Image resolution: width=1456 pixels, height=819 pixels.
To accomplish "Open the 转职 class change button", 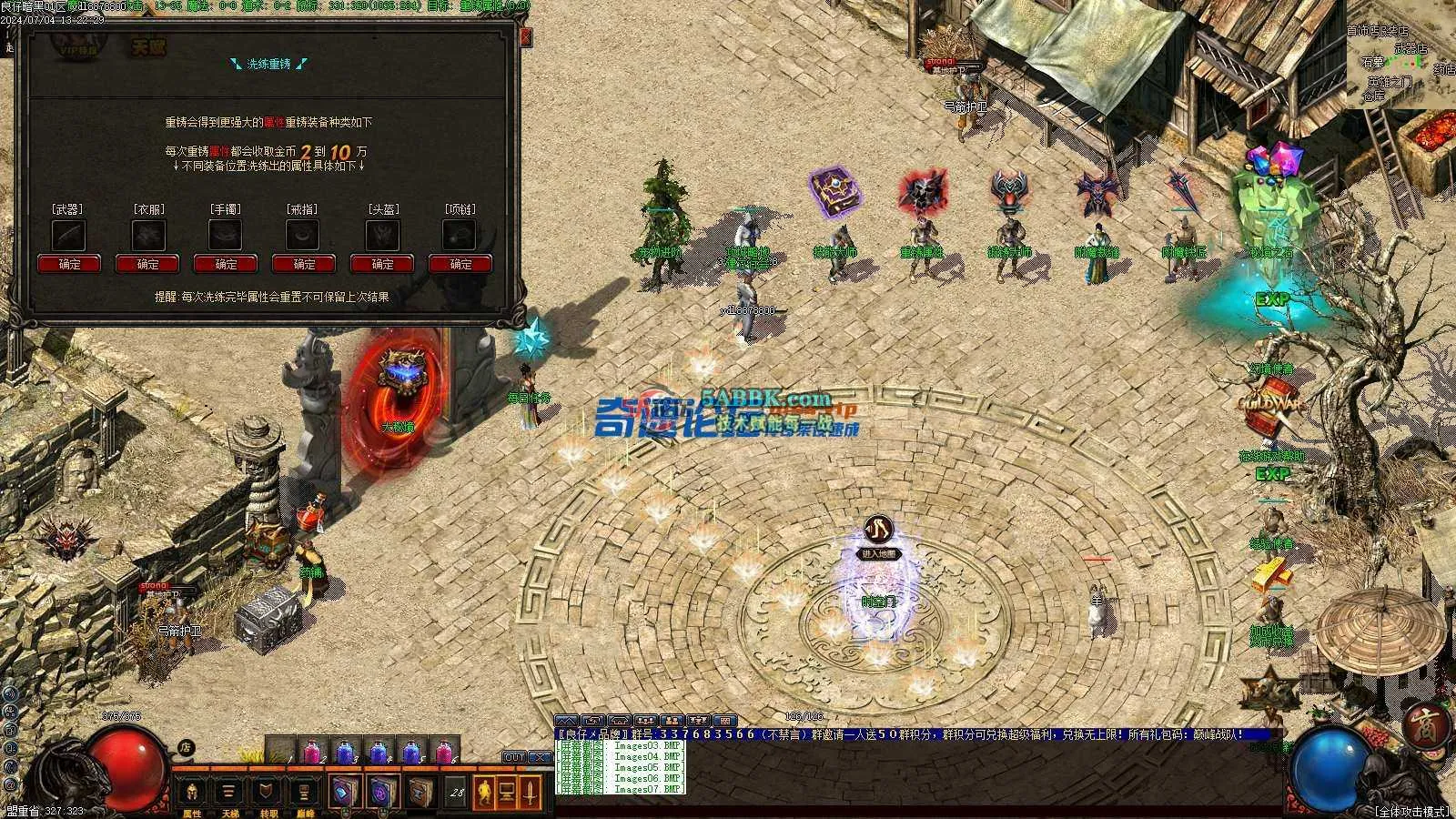I will click(267, 793).
